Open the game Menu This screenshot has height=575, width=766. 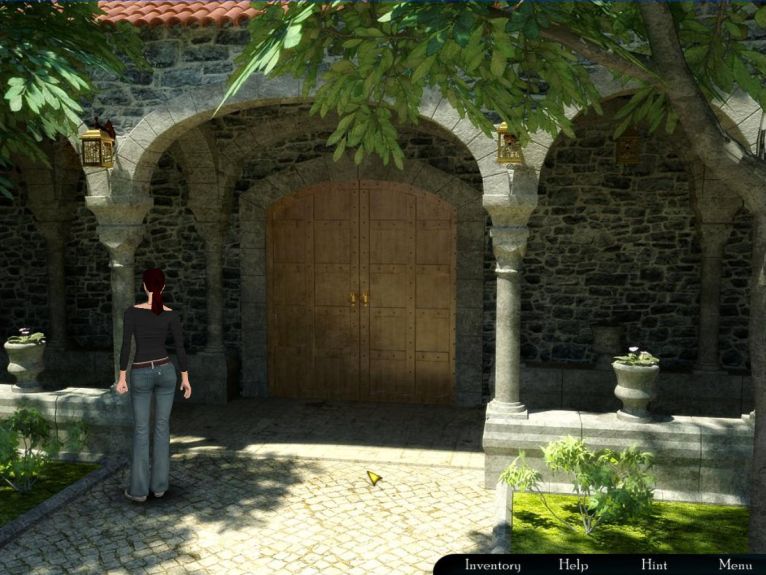coord(735,565)
